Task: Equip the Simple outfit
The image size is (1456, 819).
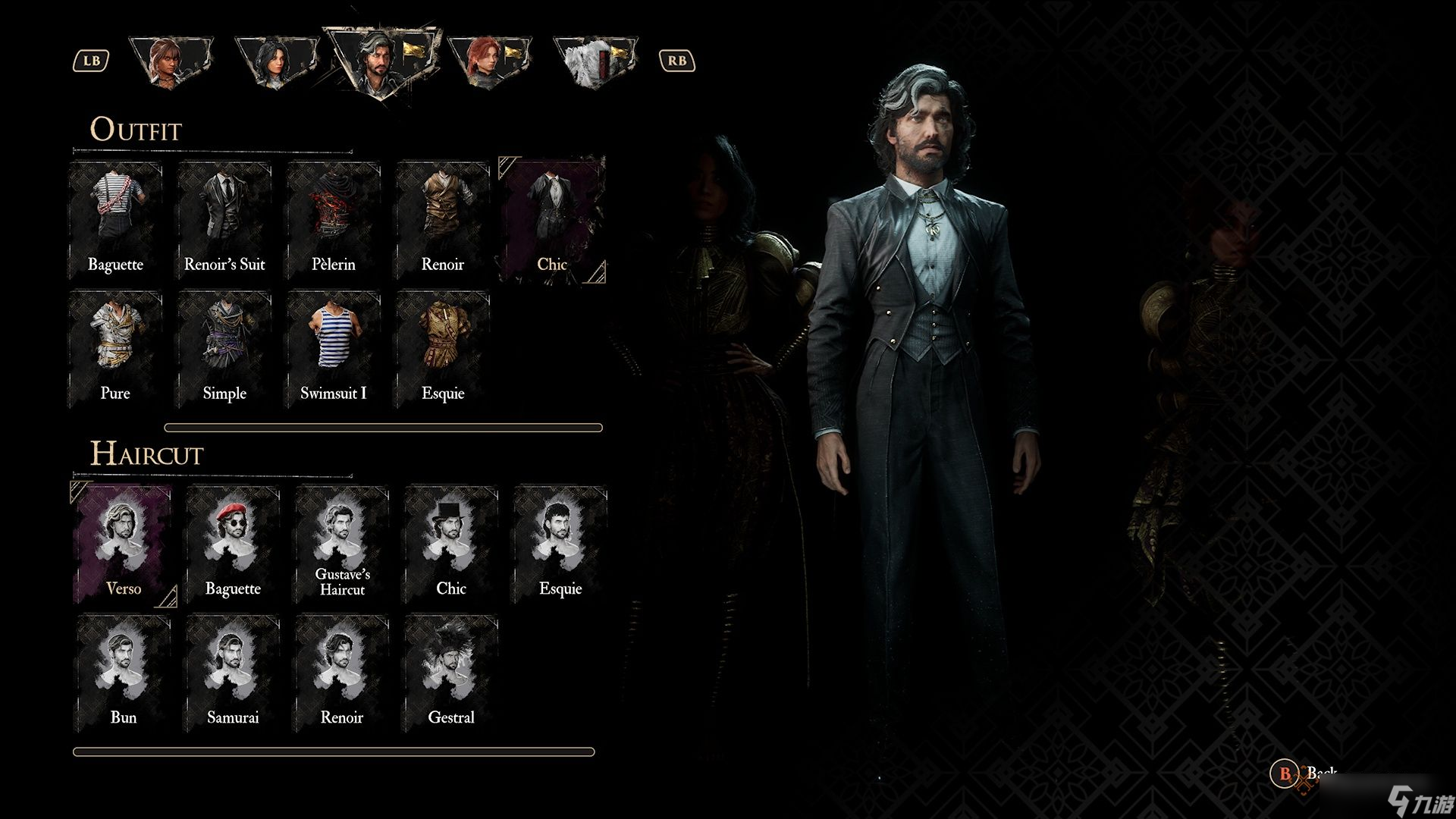Action: tap(224, 347)
